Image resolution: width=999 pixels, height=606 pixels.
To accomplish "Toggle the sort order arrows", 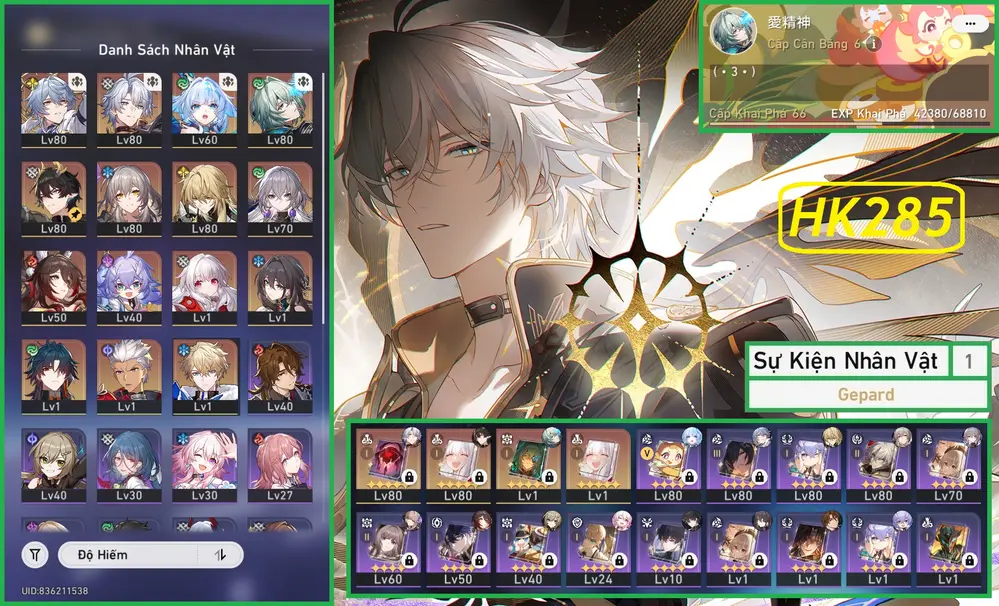I will tap(222, 554).
